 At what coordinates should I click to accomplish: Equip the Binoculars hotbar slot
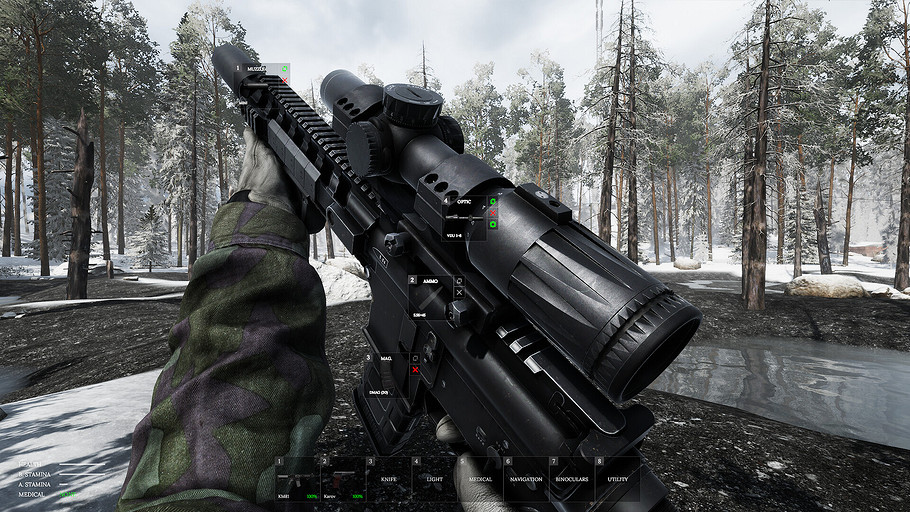pos(571,479)
